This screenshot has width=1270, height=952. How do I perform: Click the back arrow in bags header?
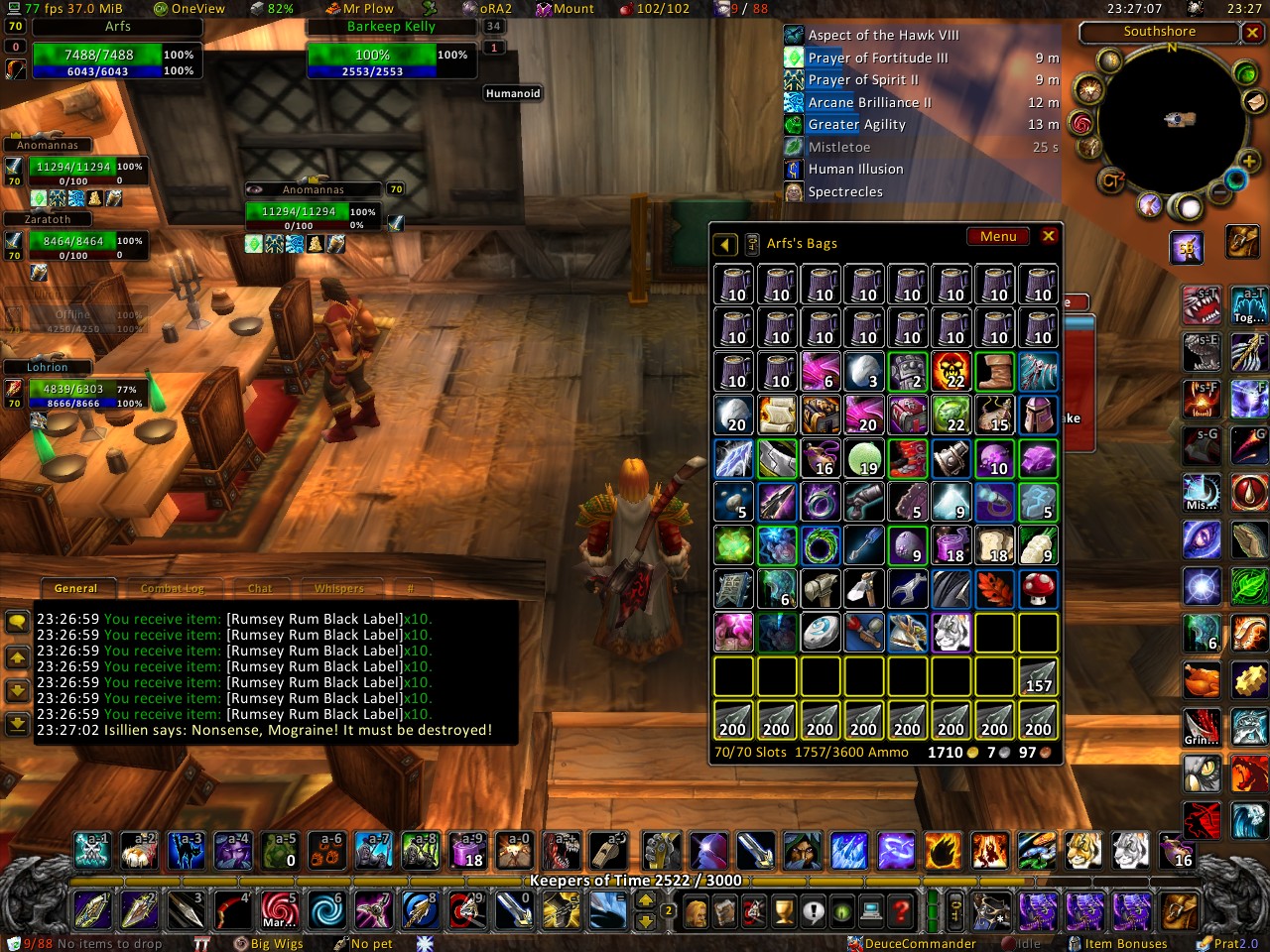725,244
